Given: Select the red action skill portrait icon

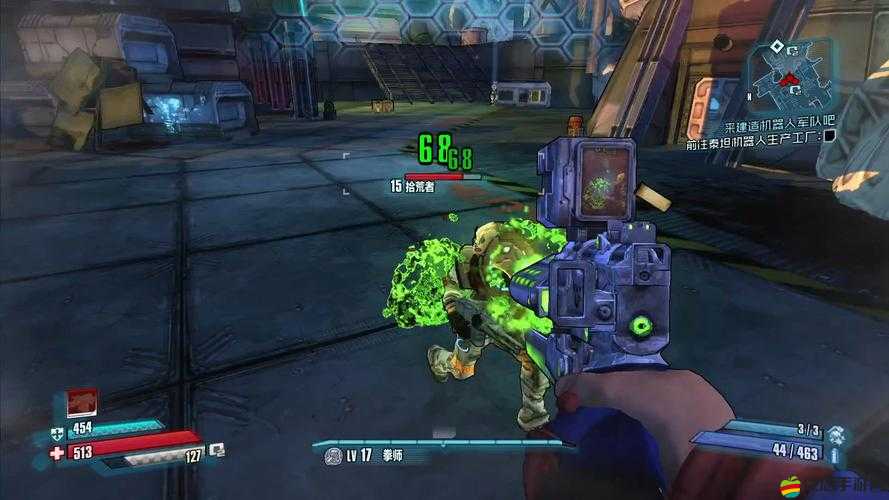Looking at the screenshot, I should (82, 402).
